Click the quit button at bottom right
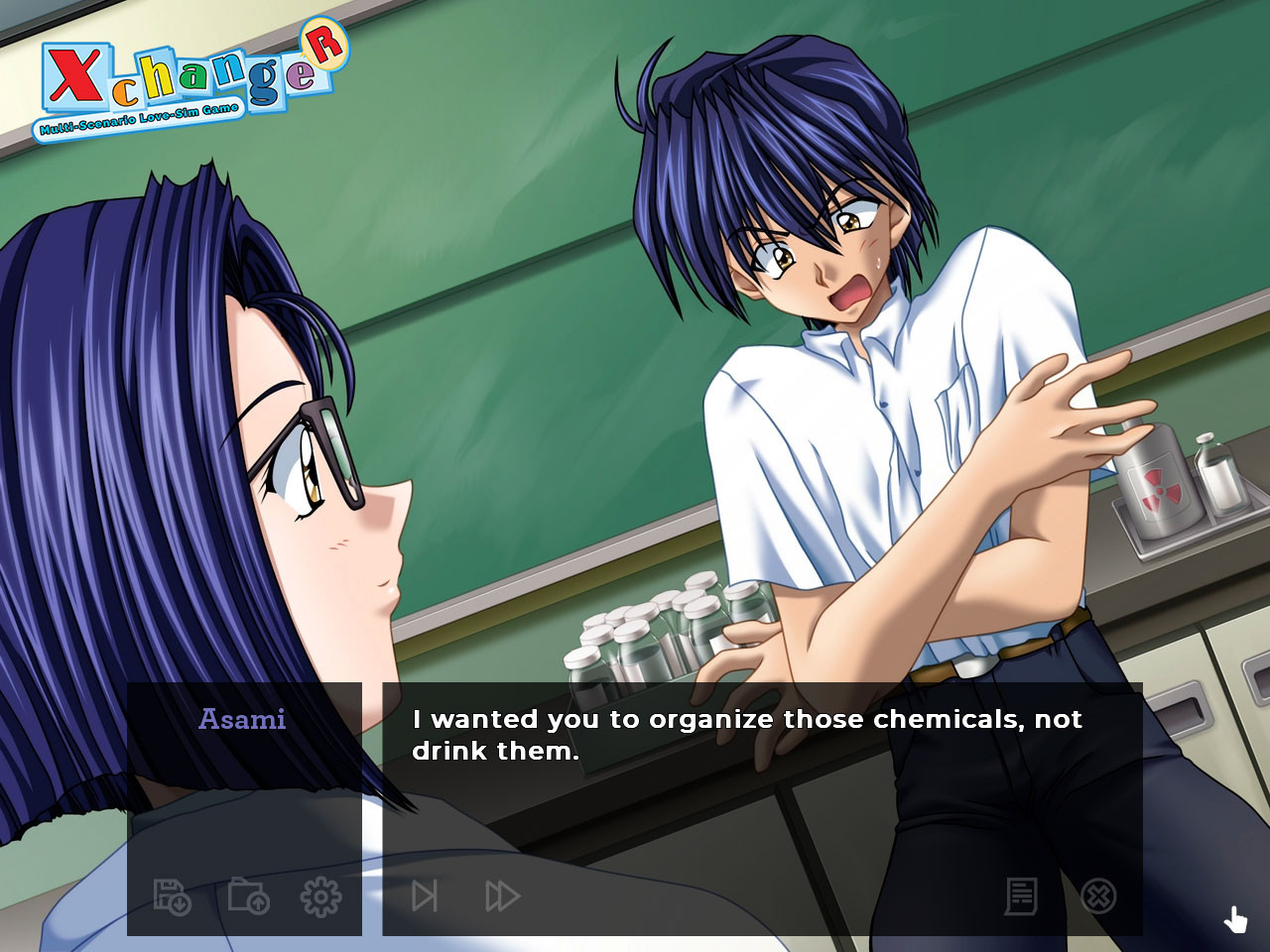 tap(1096, 894)
